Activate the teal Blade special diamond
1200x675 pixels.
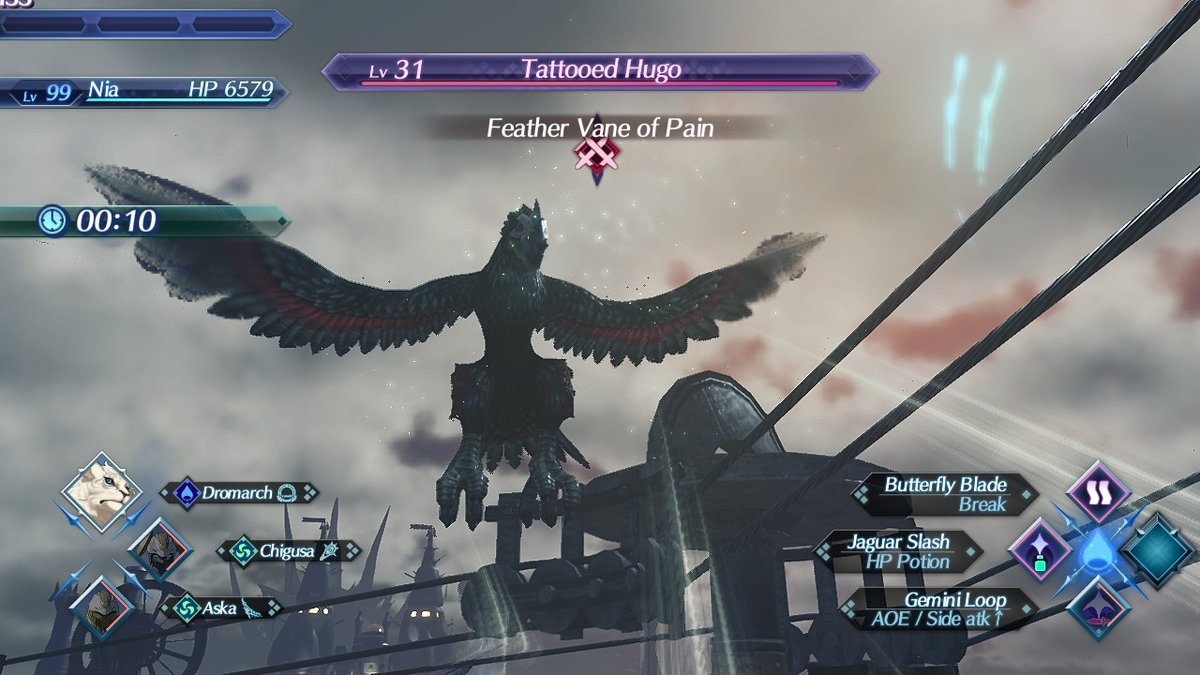pos(1159,551)
